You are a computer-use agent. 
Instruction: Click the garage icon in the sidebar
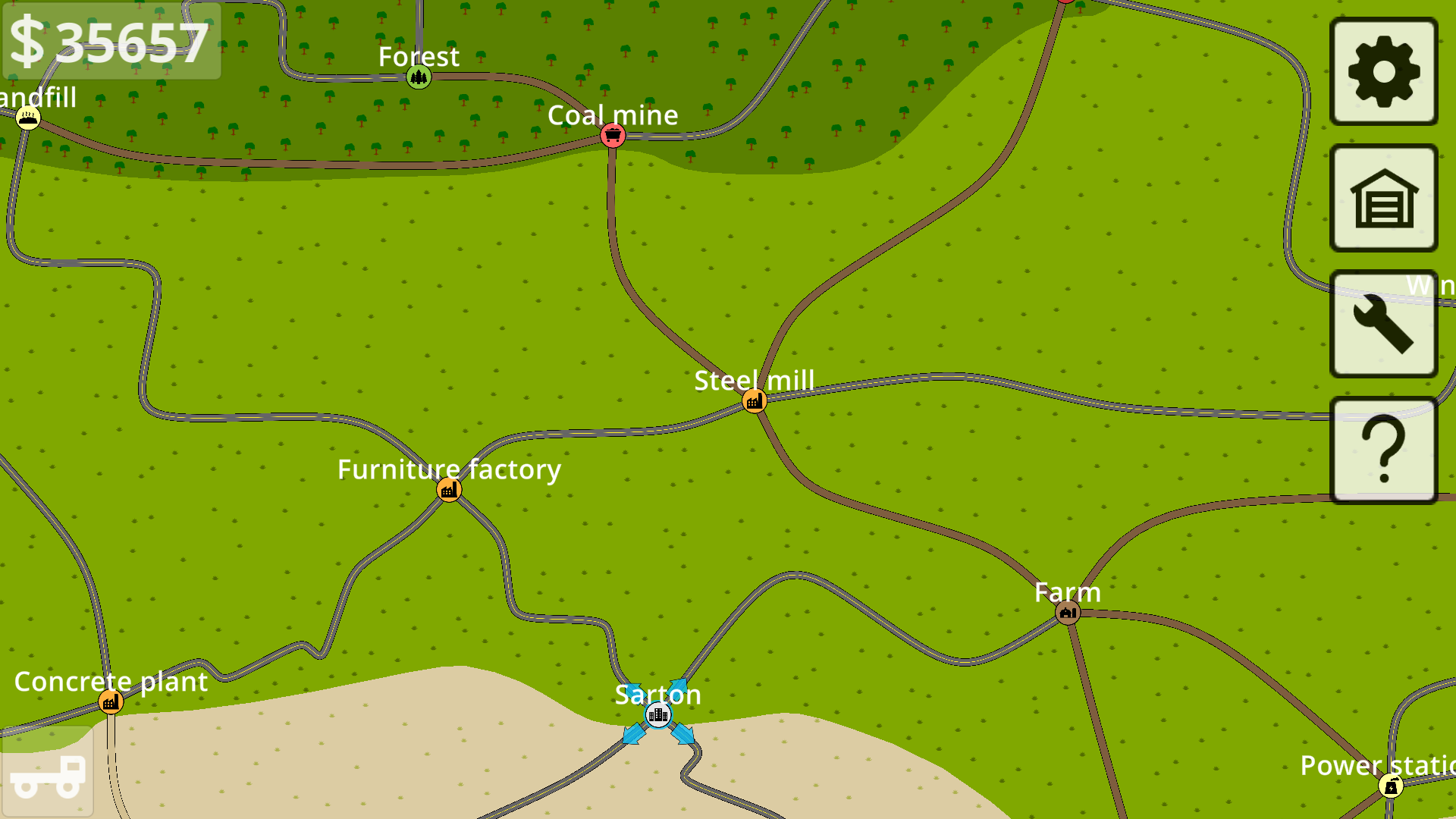click(1382, 199)
